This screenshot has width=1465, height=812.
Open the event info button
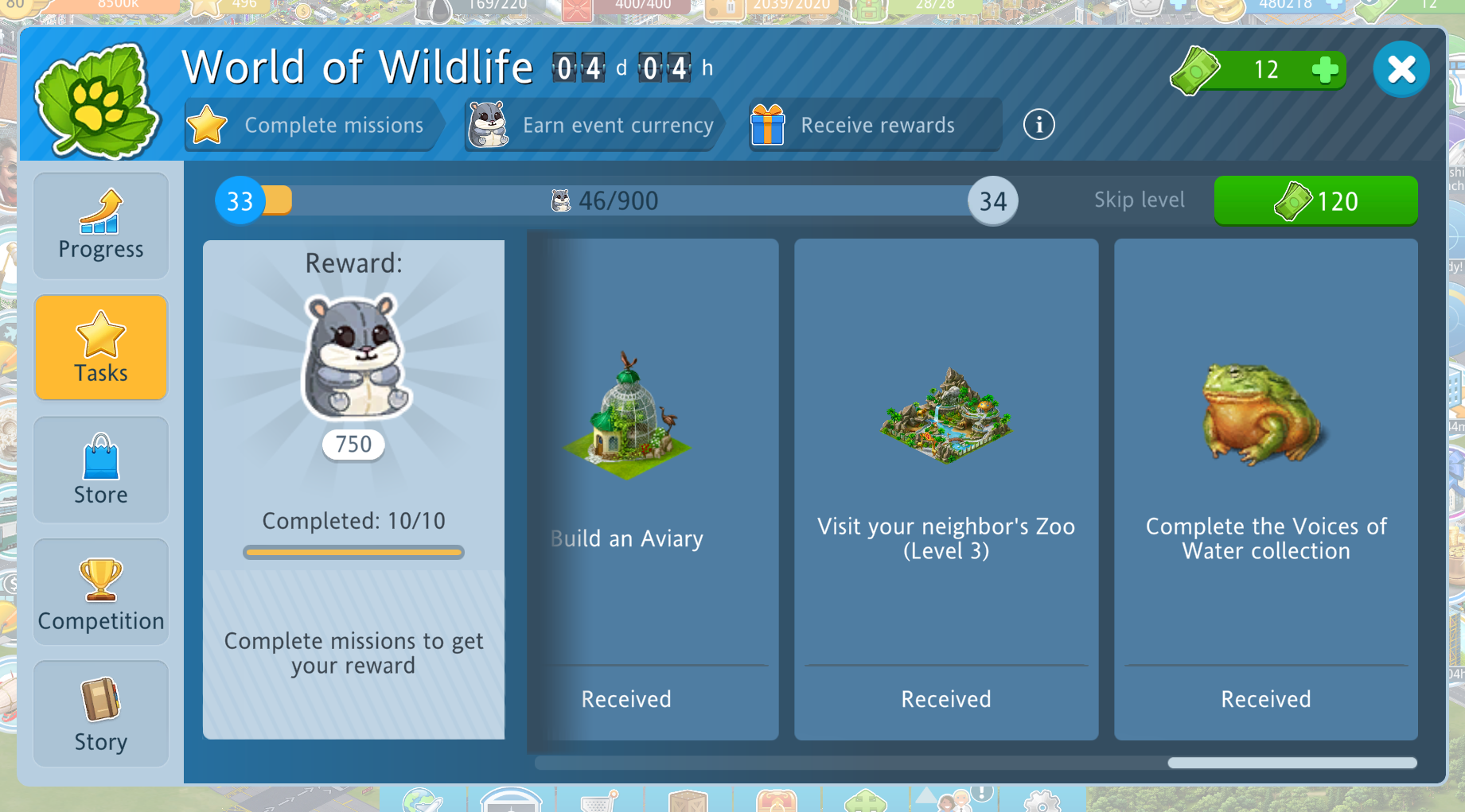(x=1038, y=125)
